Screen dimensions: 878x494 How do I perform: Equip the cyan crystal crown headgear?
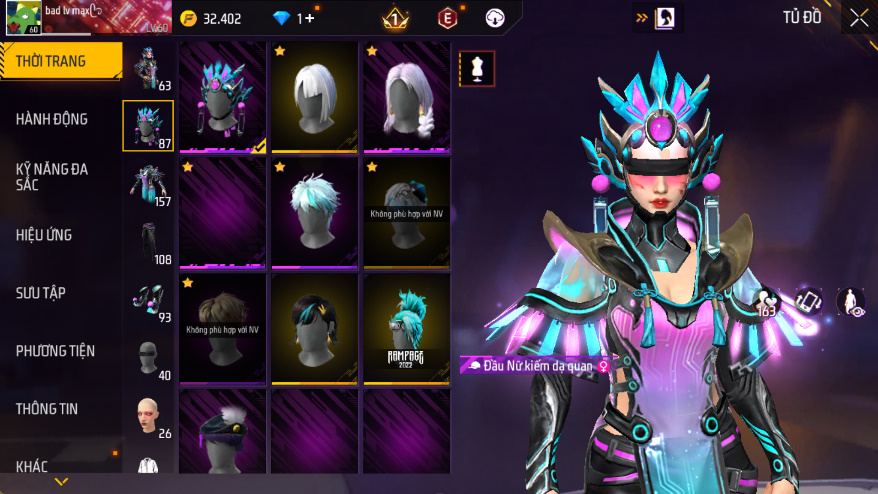pyautogui.click(x=223, y=96)
